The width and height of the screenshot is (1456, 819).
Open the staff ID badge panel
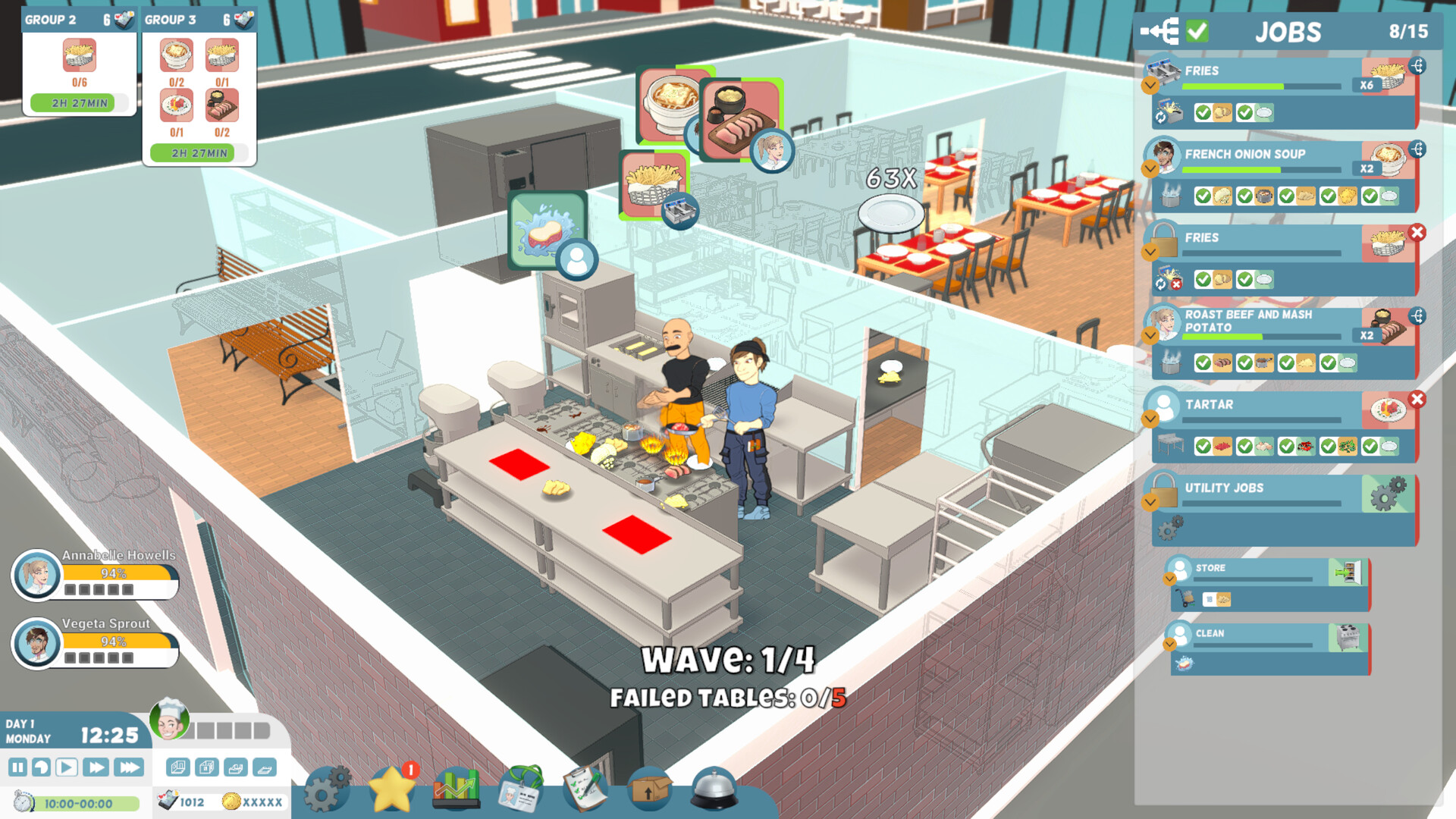click(519, 790)
